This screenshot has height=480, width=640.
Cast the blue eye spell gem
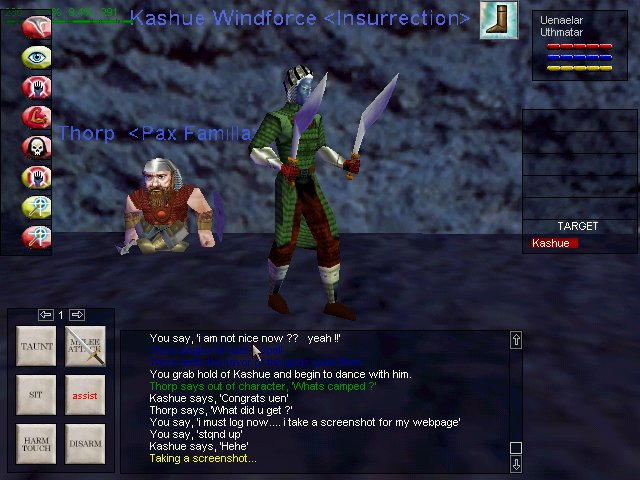pyautogui.click(x=37, y=57)
